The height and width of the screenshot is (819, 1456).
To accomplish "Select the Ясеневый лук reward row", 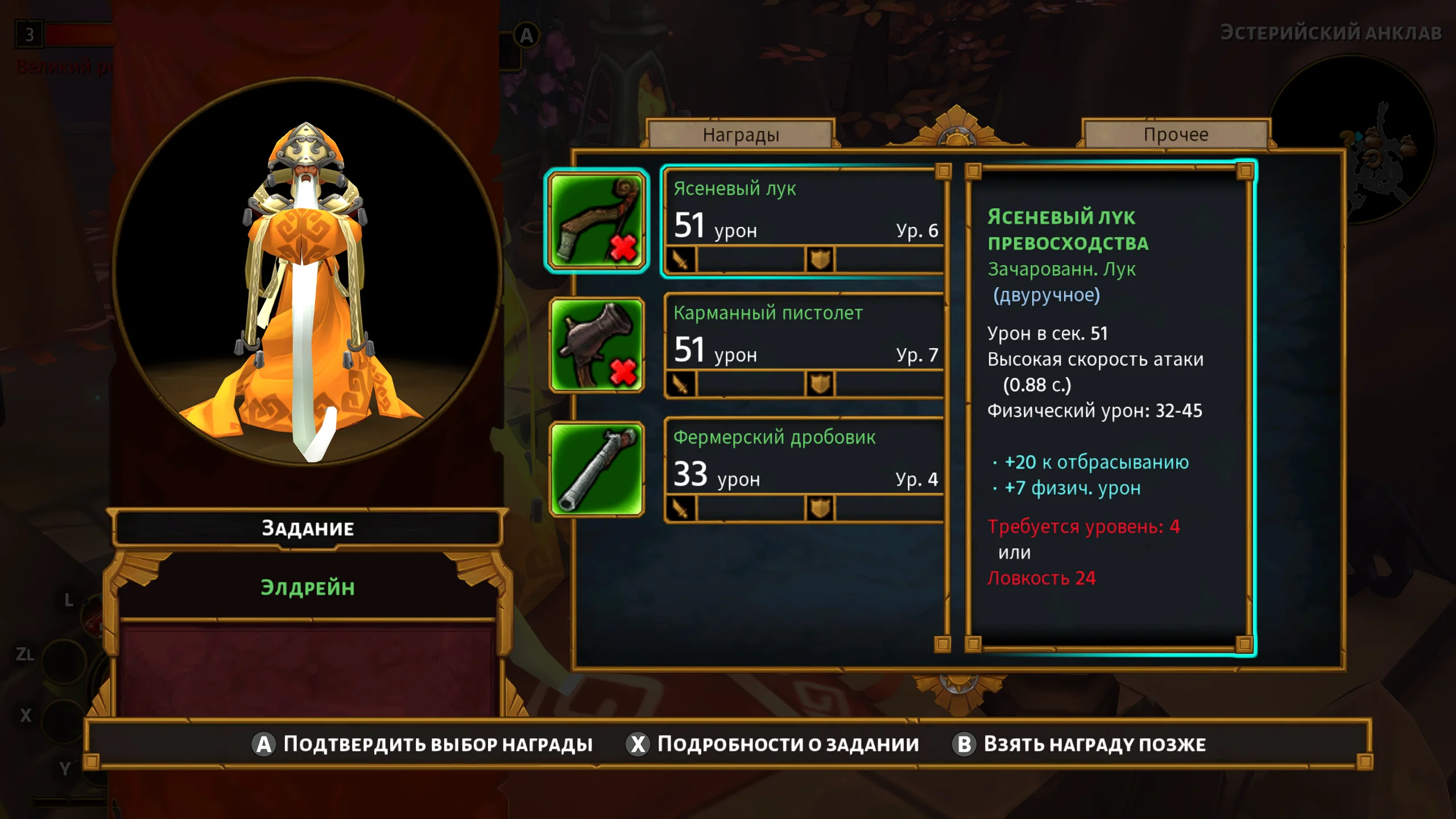I will tap(804, 221).
